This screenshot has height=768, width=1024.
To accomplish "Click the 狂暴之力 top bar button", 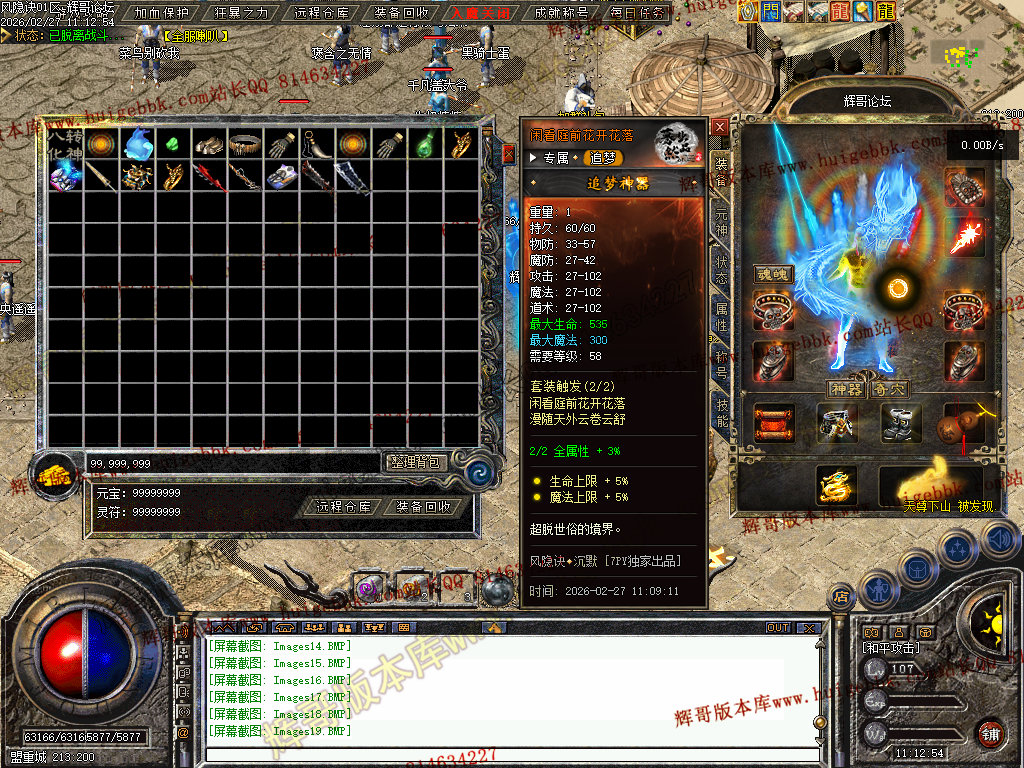I will 241,13.
